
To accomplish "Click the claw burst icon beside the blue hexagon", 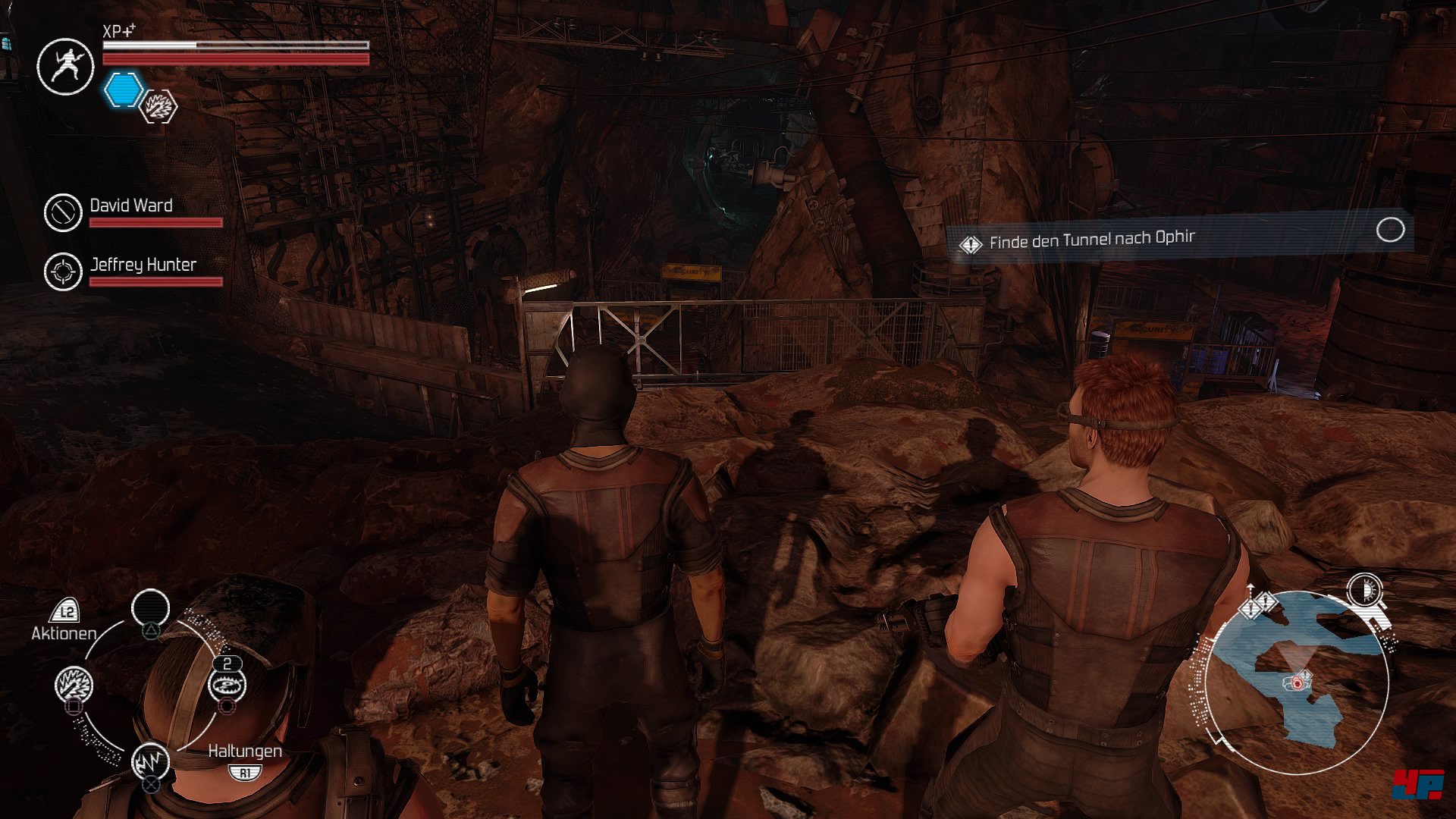I will 159,107.
